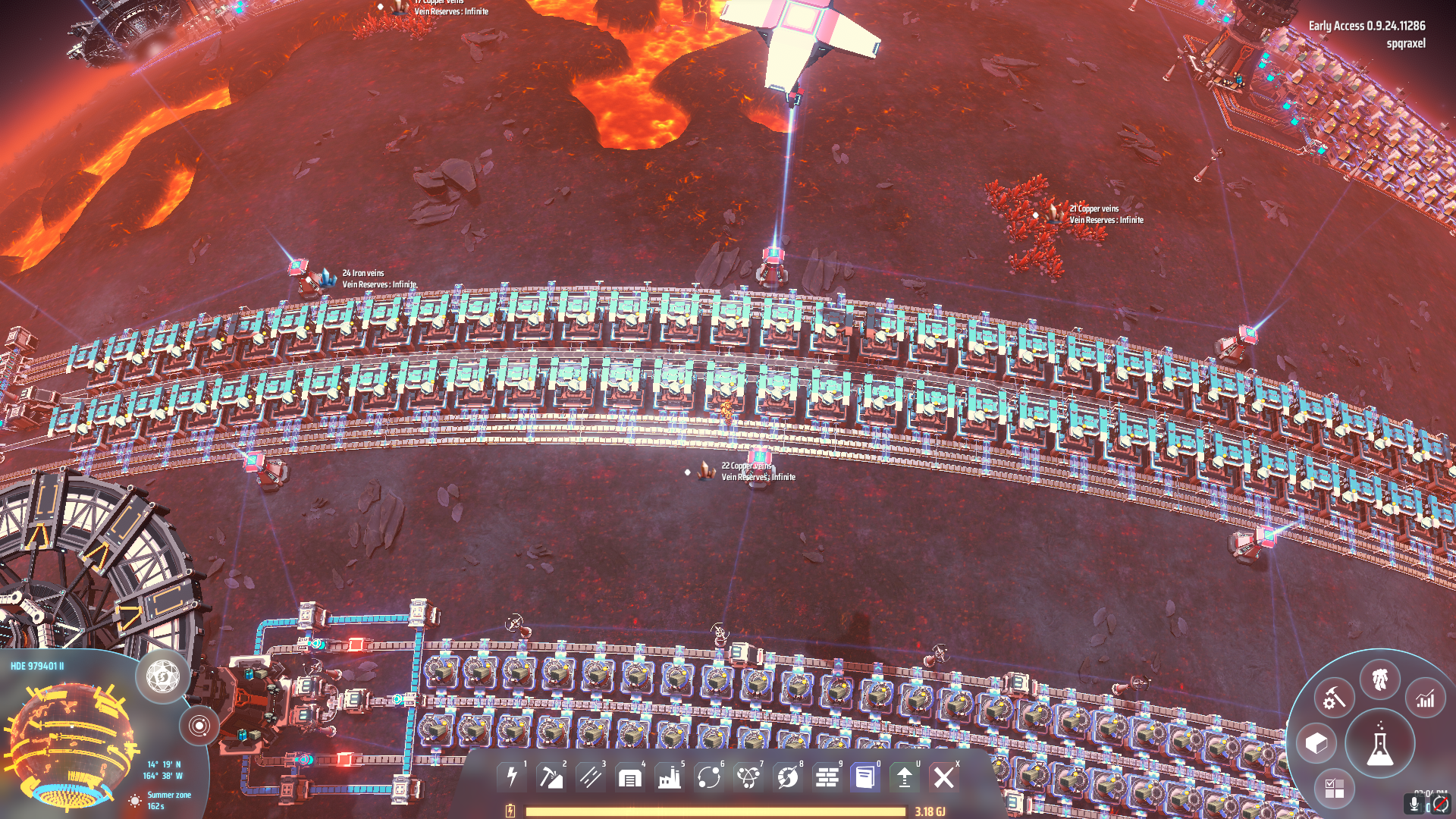This screenshot has height=819, width=1456.
Task: Select the mining pickaxe build category
Action: [551, 777]
